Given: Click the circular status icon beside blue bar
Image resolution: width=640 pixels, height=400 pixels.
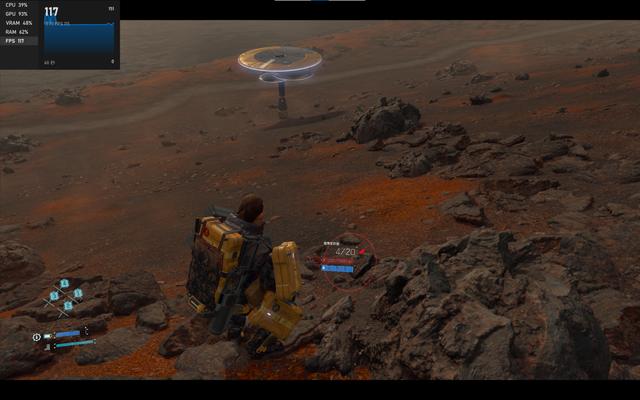Looking at the screenshot, I should click(x=37, y=337).
